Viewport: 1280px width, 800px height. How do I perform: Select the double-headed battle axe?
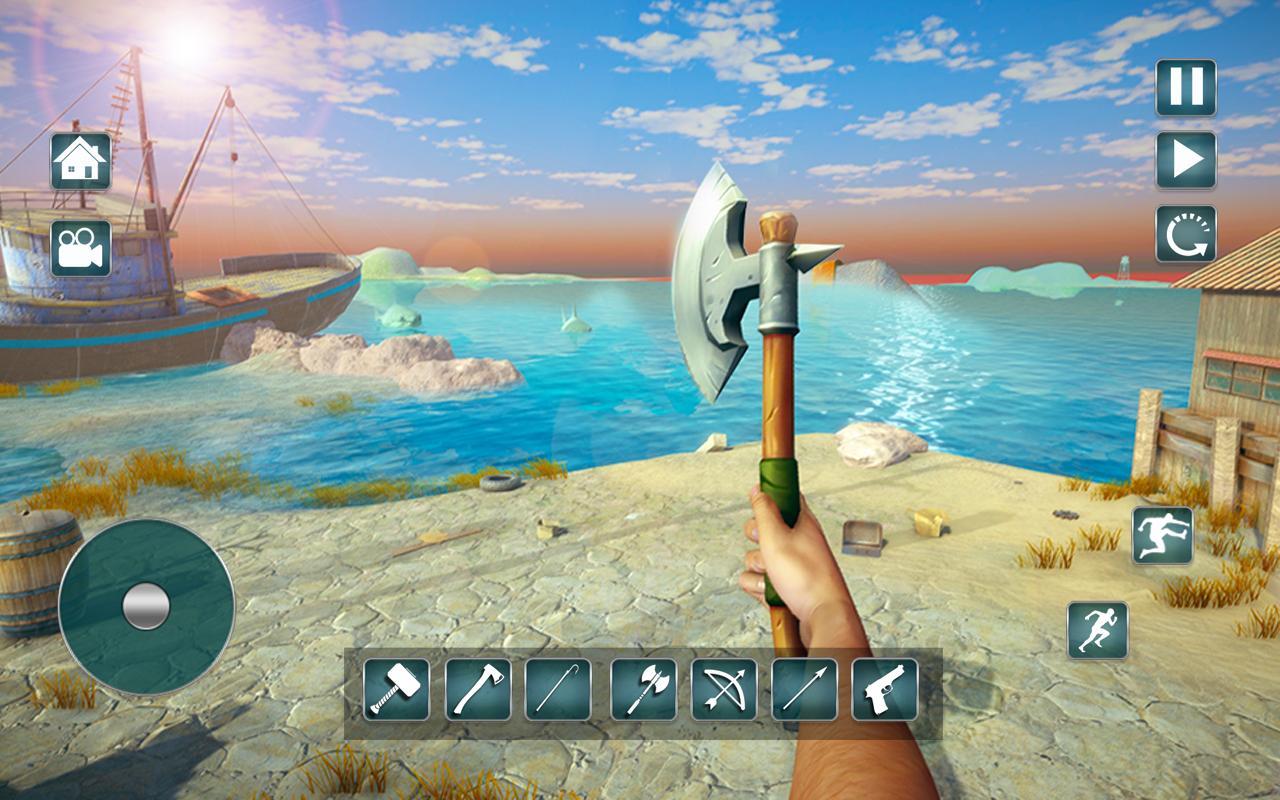[644, 689]
